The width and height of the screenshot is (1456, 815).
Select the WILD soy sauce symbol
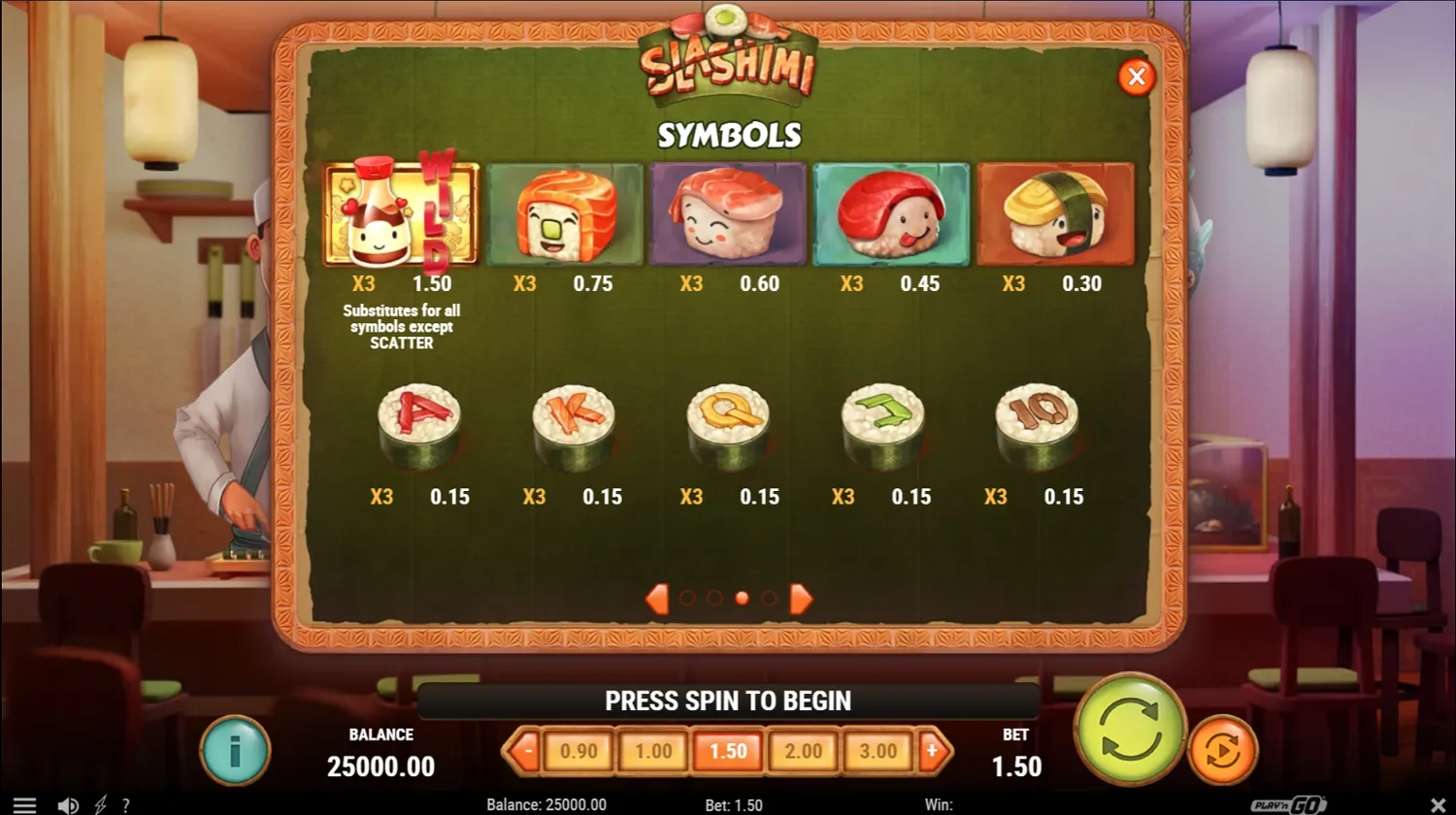coord(401,213)
